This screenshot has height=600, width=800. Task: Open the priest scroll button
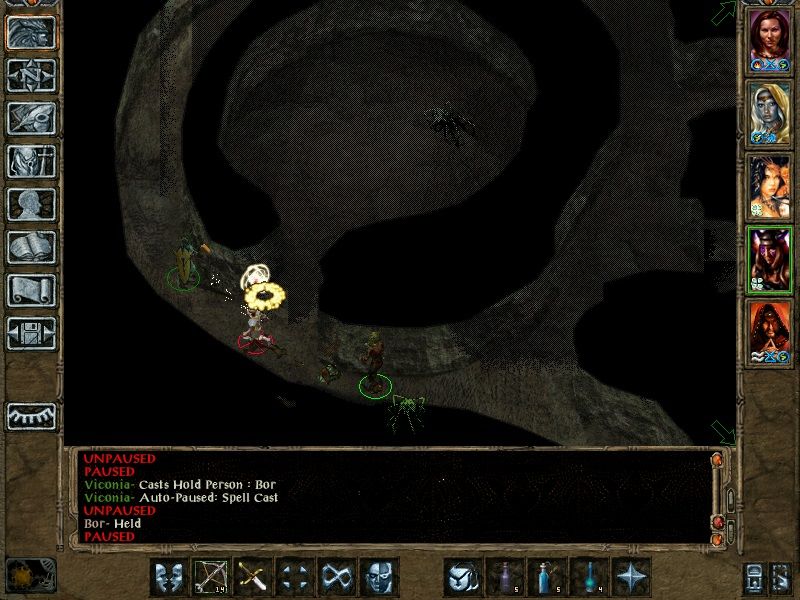(x=31, y=290)
